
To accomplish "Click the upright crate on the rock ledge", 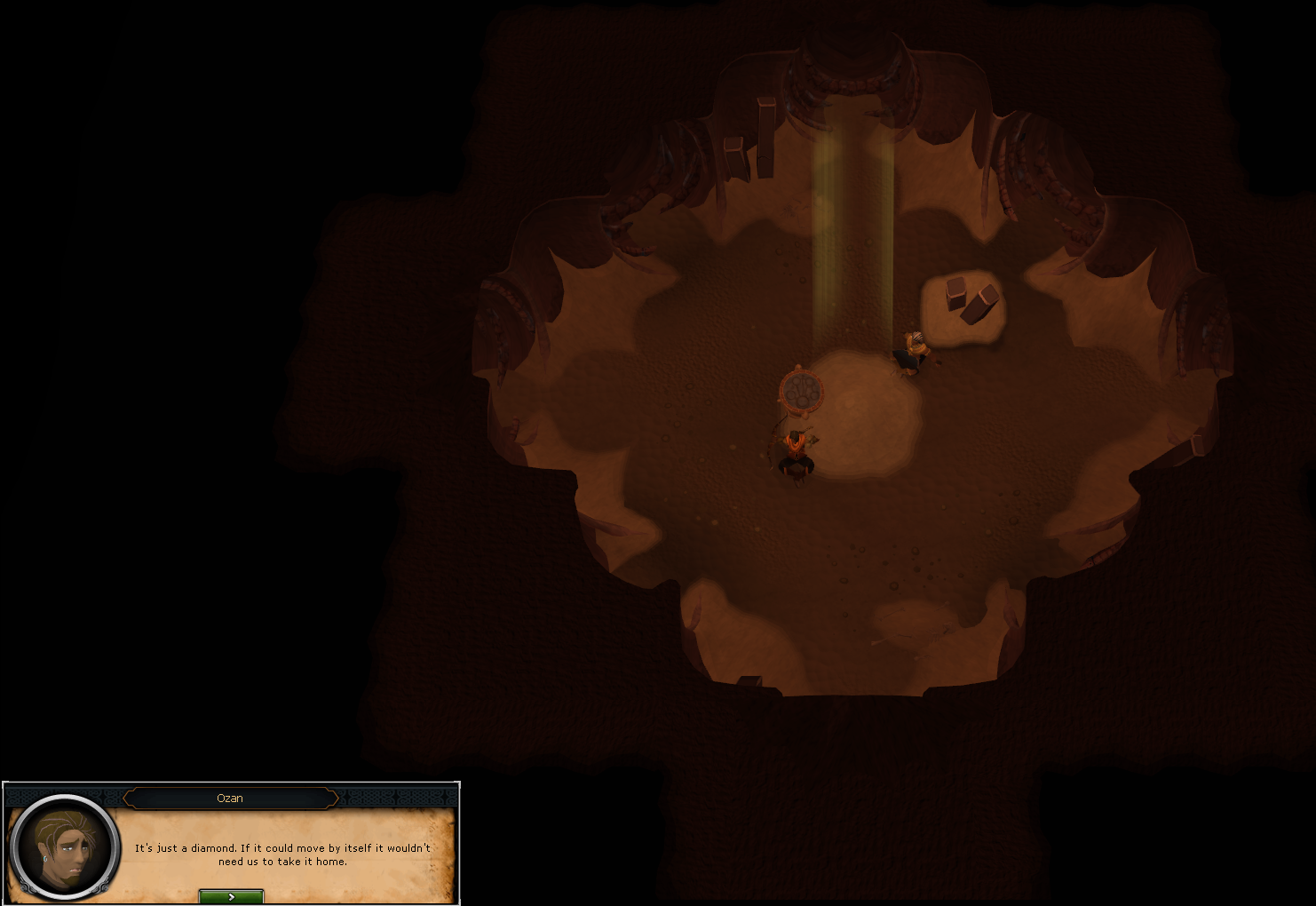I will click(x=956, y=295).
